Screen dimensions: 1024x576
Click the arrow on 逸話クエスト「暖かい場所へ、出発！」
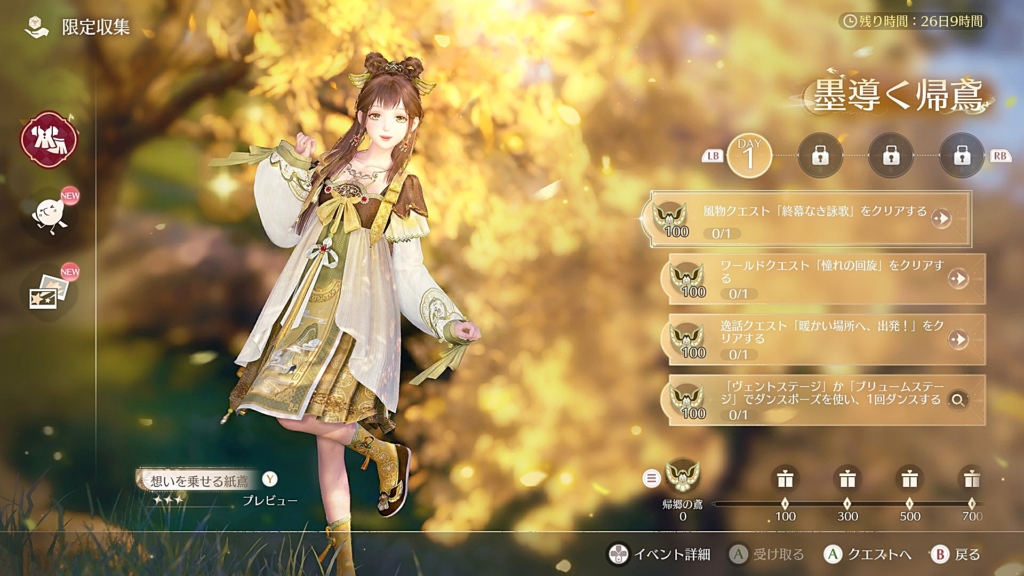958,340
